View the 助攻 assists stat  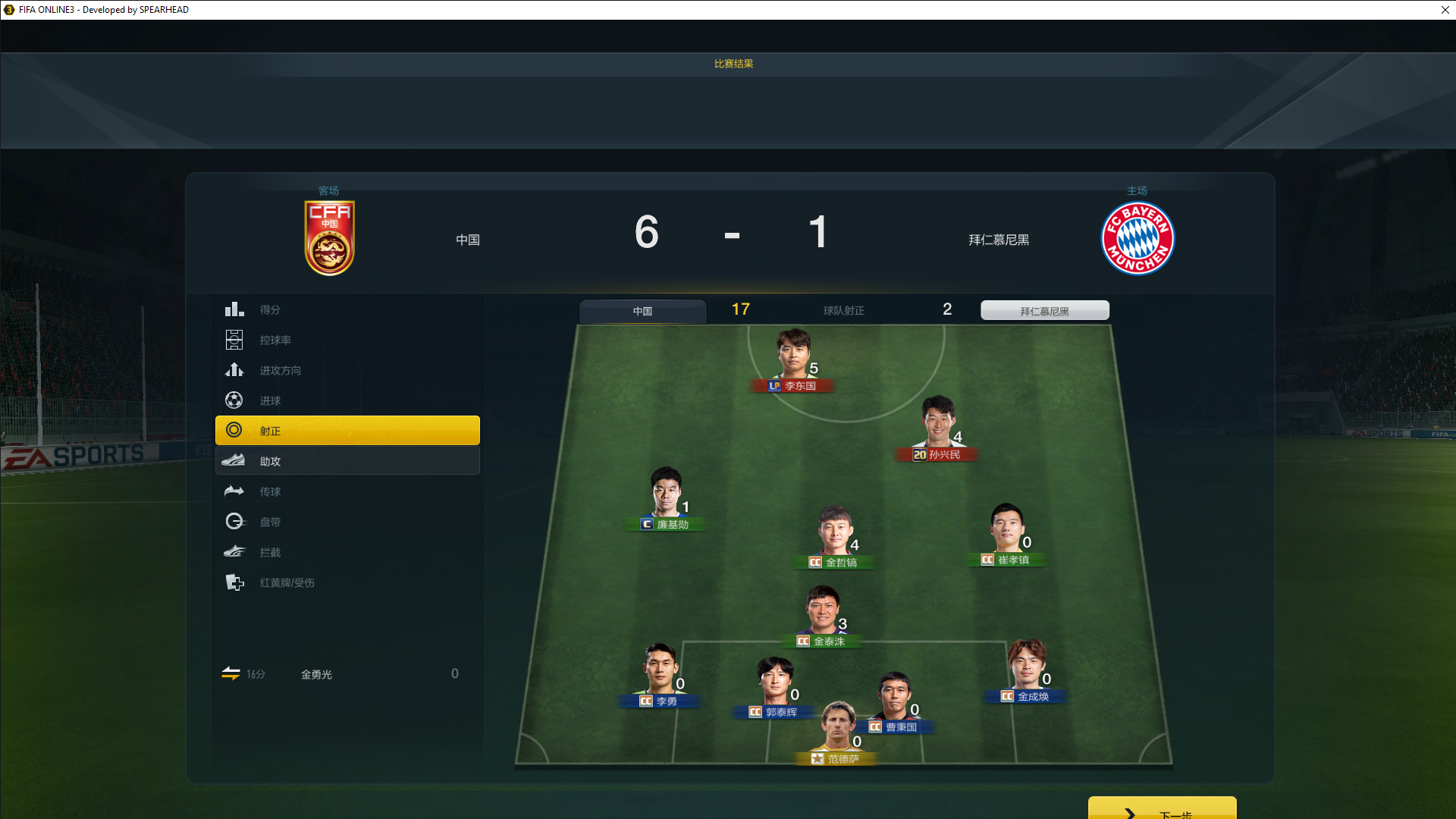347,461
